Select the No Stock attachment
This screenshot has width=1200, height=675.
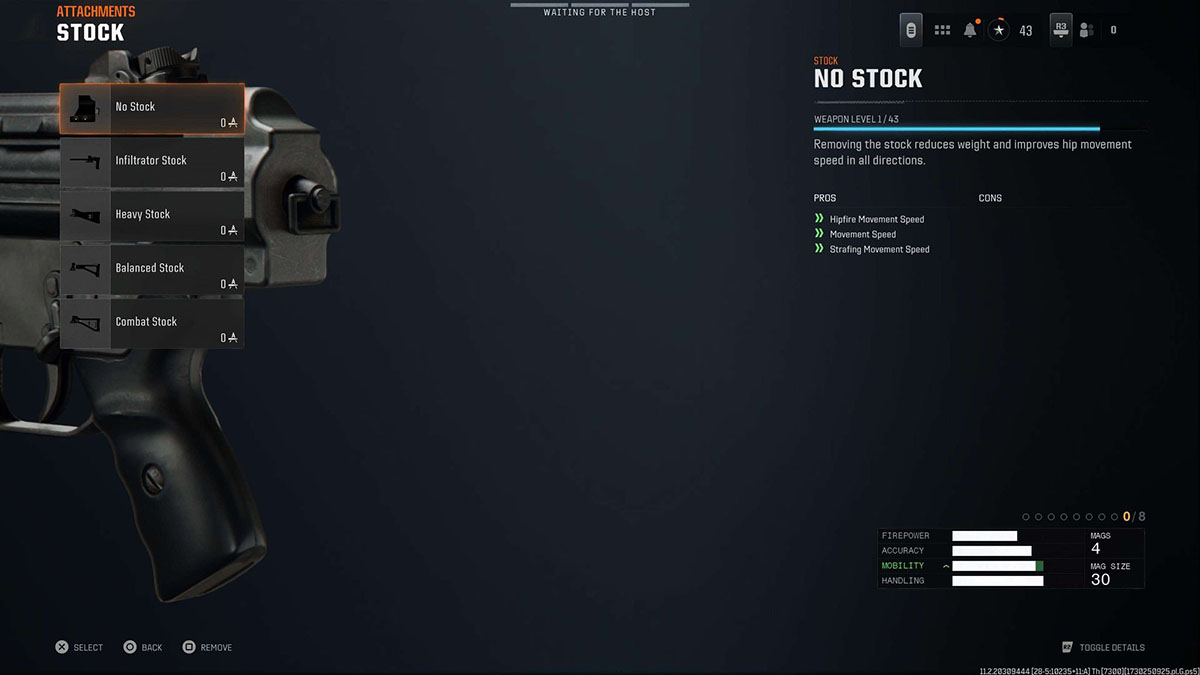pyautogui.click(x=151, y=109)
